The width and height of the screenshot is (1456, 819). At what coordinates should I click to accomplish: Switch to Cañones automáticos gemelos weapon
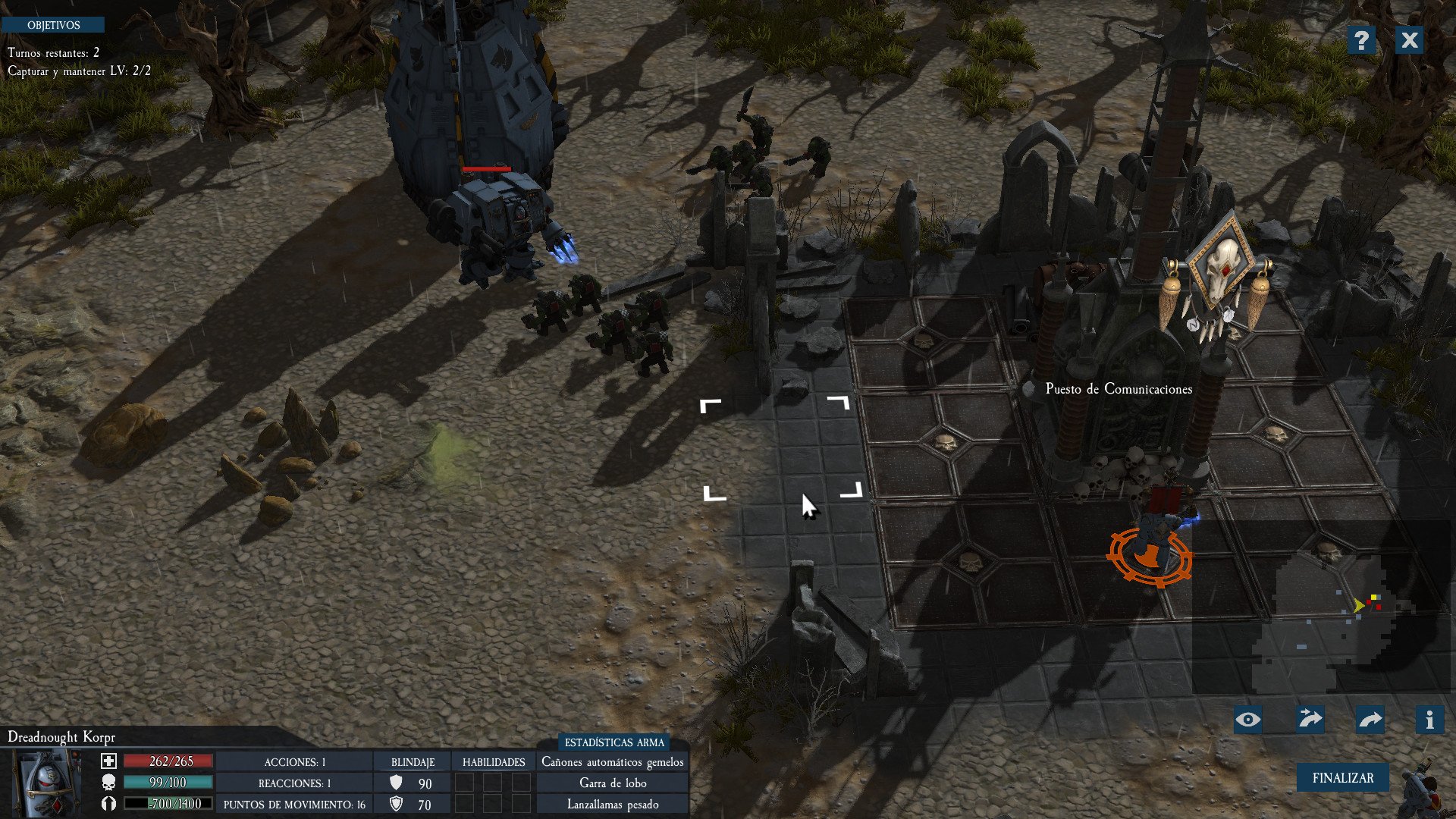pos(614,762)
